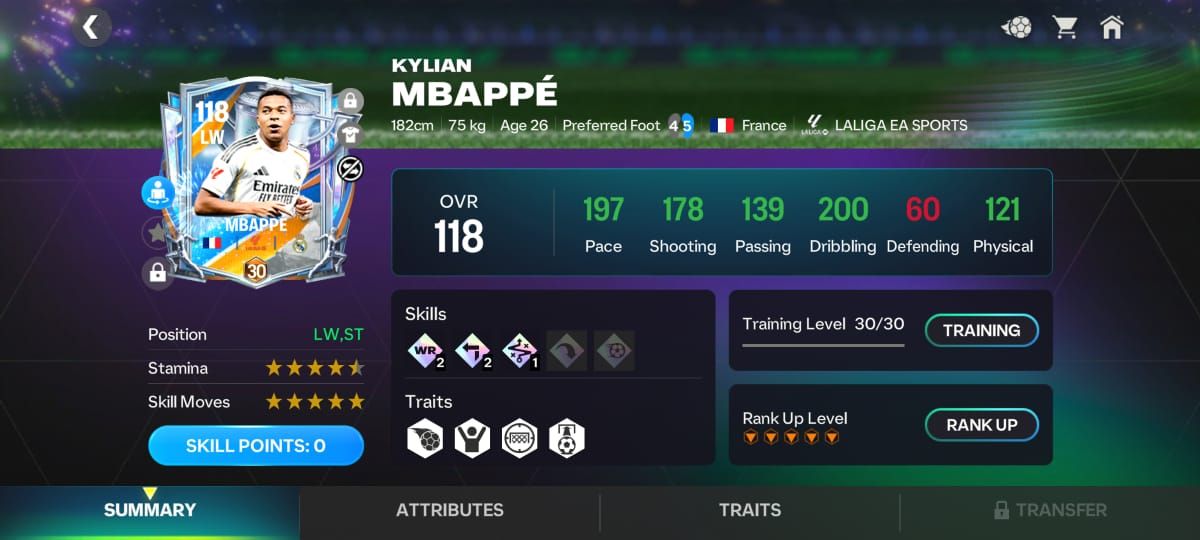
Task: Click the jersey shirt icon beside card
Action: (x=350, y=134)
